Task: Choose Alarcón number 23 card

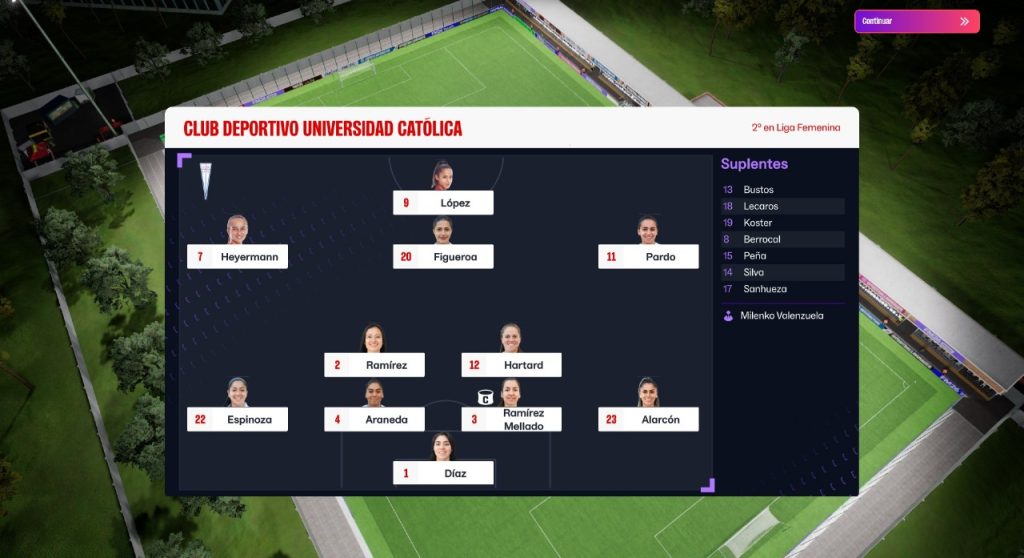Action: point(648,420)
